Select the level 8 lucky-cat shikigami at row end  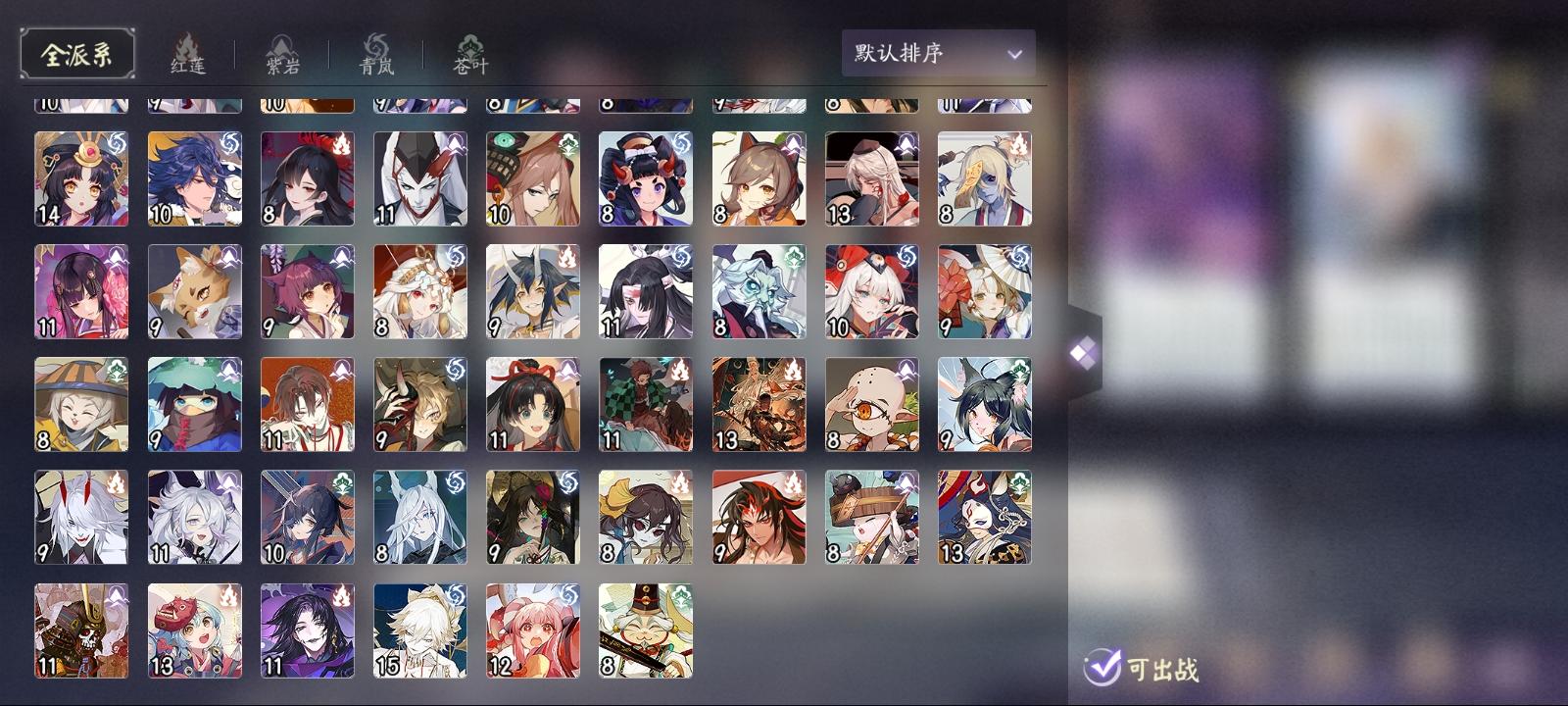645,630
